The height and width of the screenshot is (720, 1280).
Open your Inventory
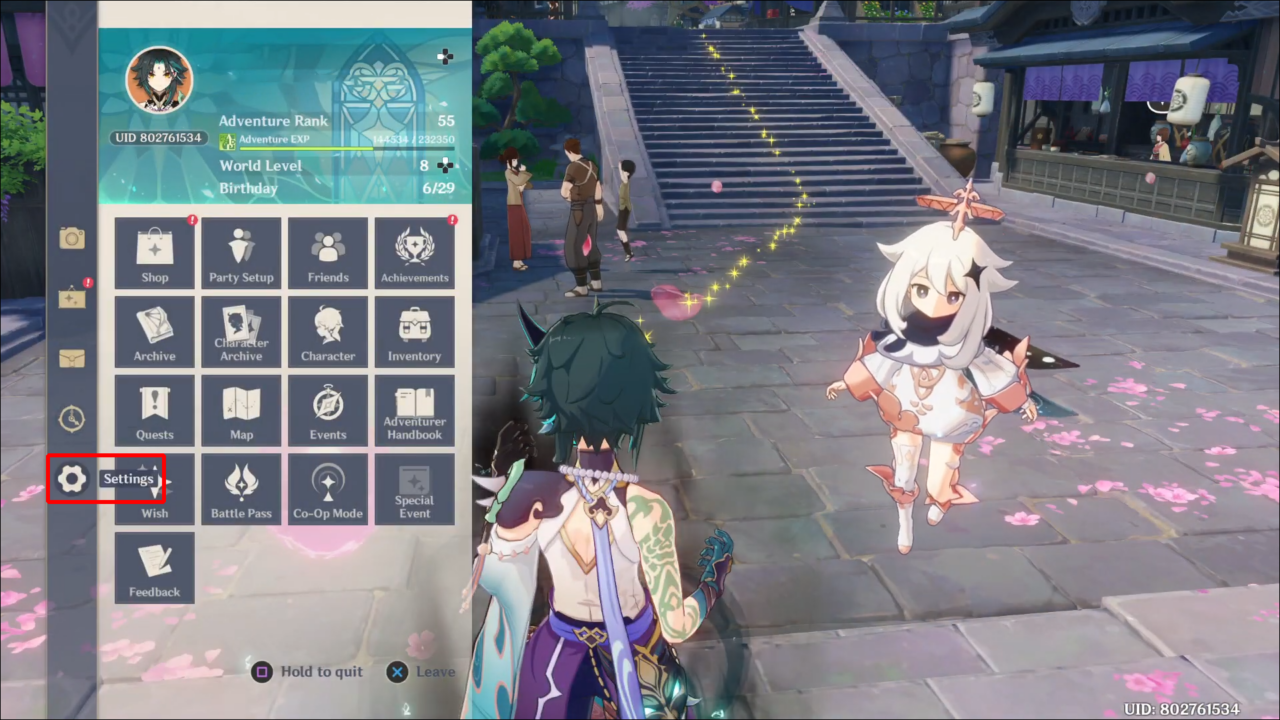[x=414, y=331]
